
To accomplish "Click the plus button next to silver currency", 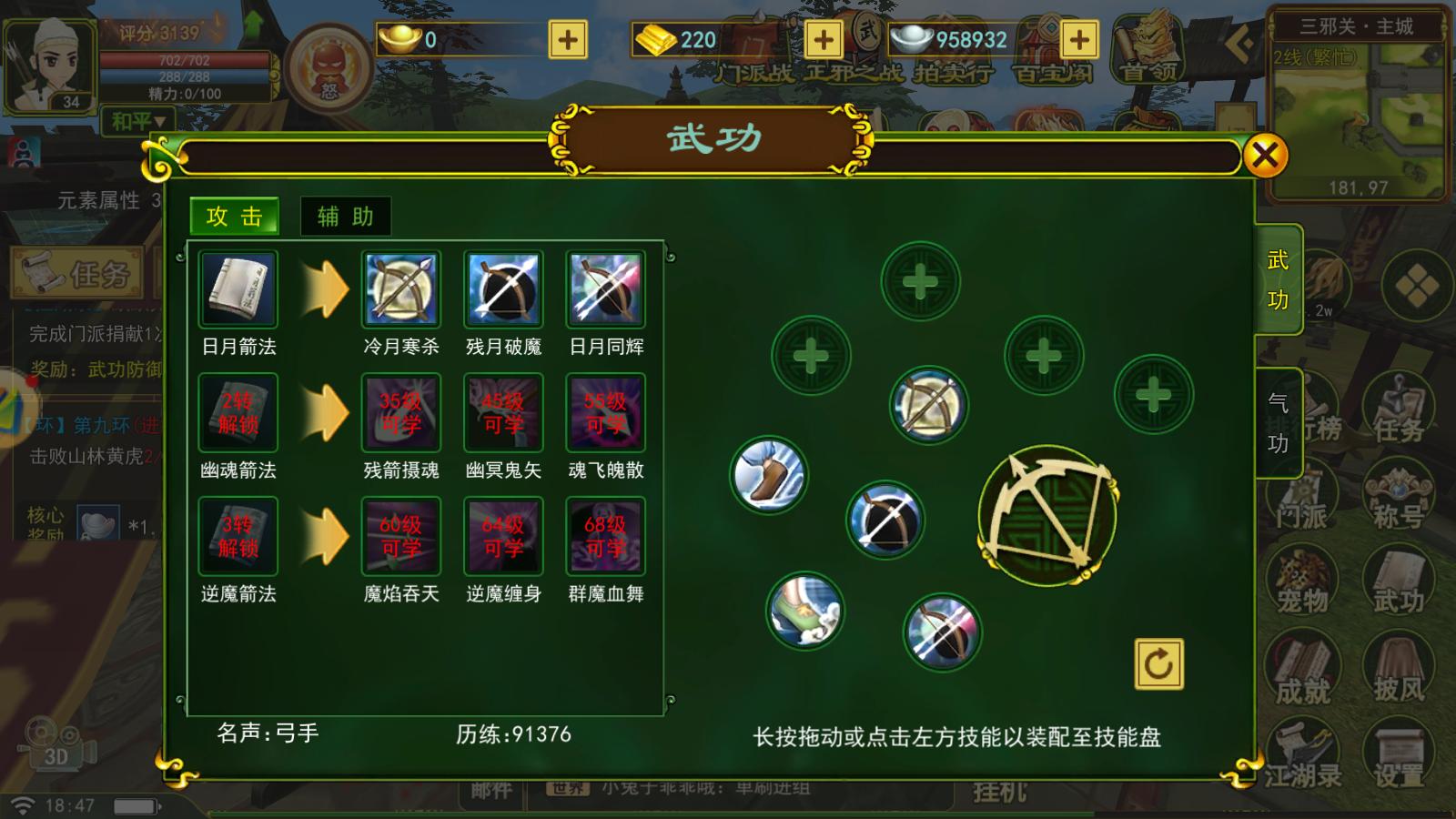I will point(1078,40).
